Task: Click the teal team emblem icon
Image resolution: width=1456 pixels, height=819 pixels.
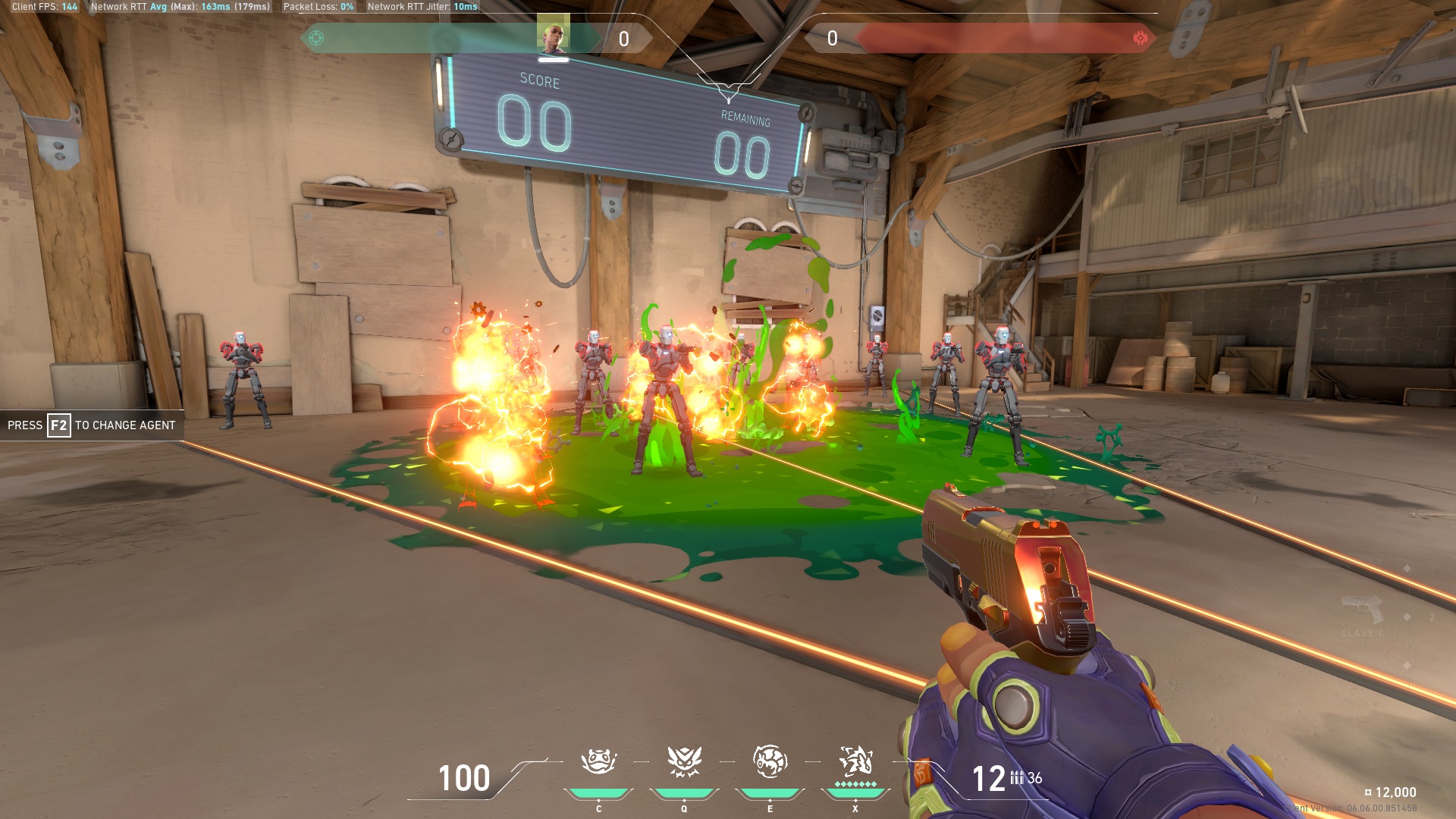Action: [316, 38]
